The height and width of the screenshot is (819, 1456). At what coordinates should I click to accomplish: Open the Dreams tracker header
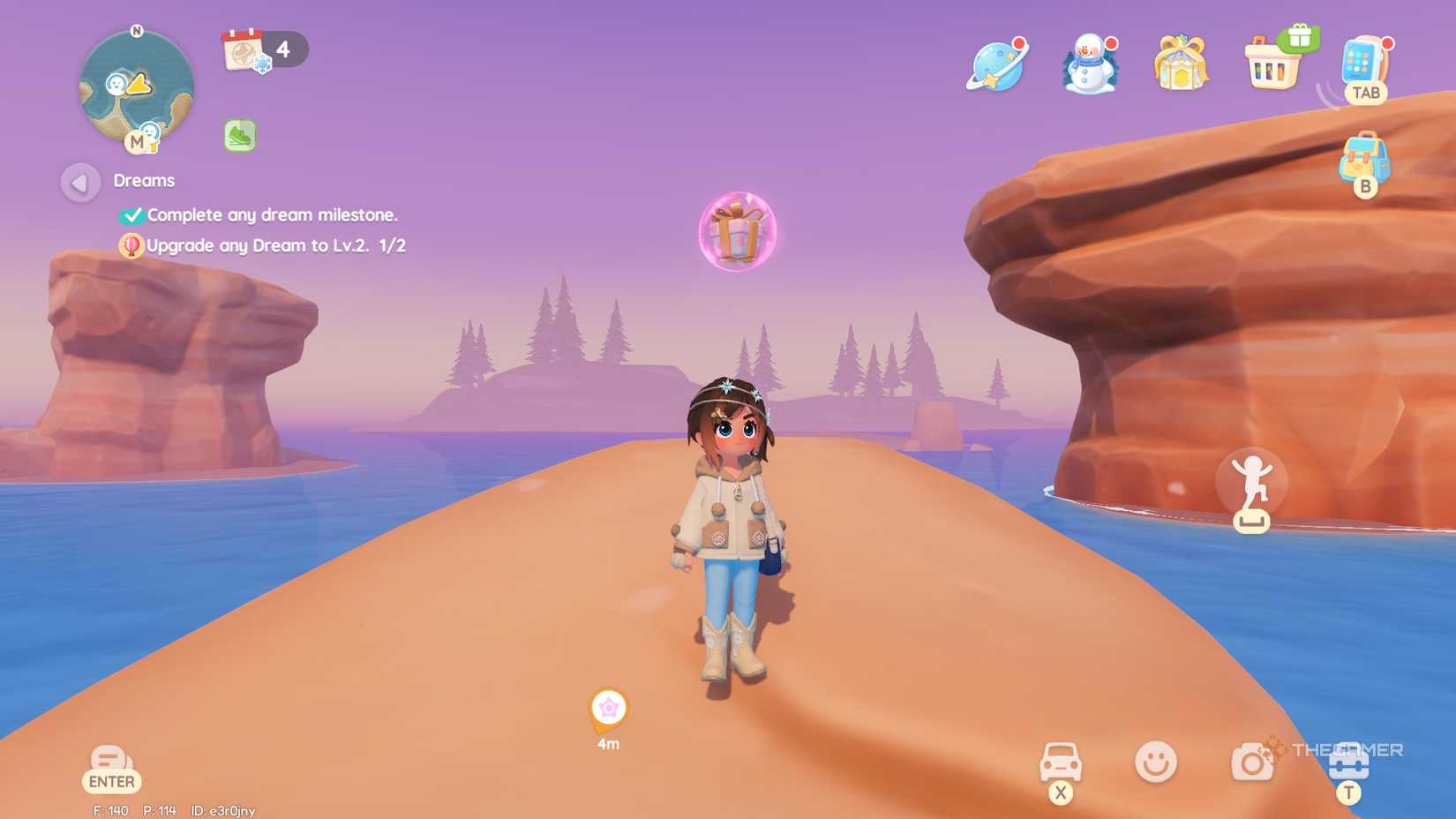tap(144, 180)
